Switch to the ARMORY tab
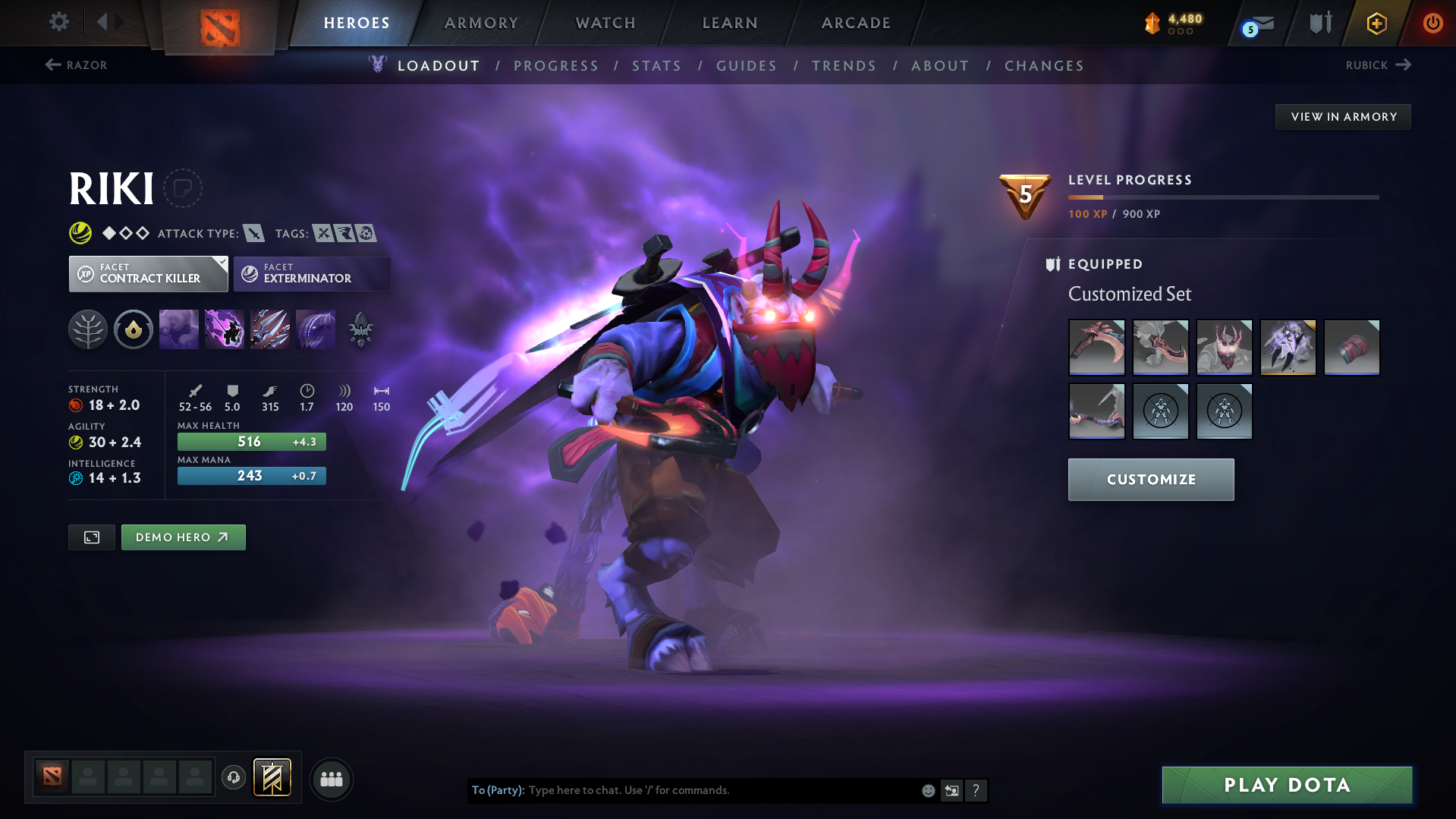The image size is (1456, 819). (x=481, y=23)
